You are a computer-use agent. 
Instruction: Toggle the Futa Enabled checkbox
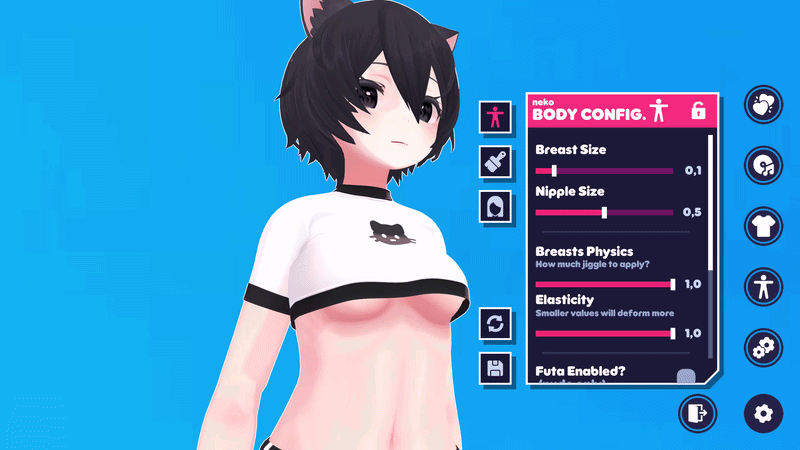[x=685, y=377]
